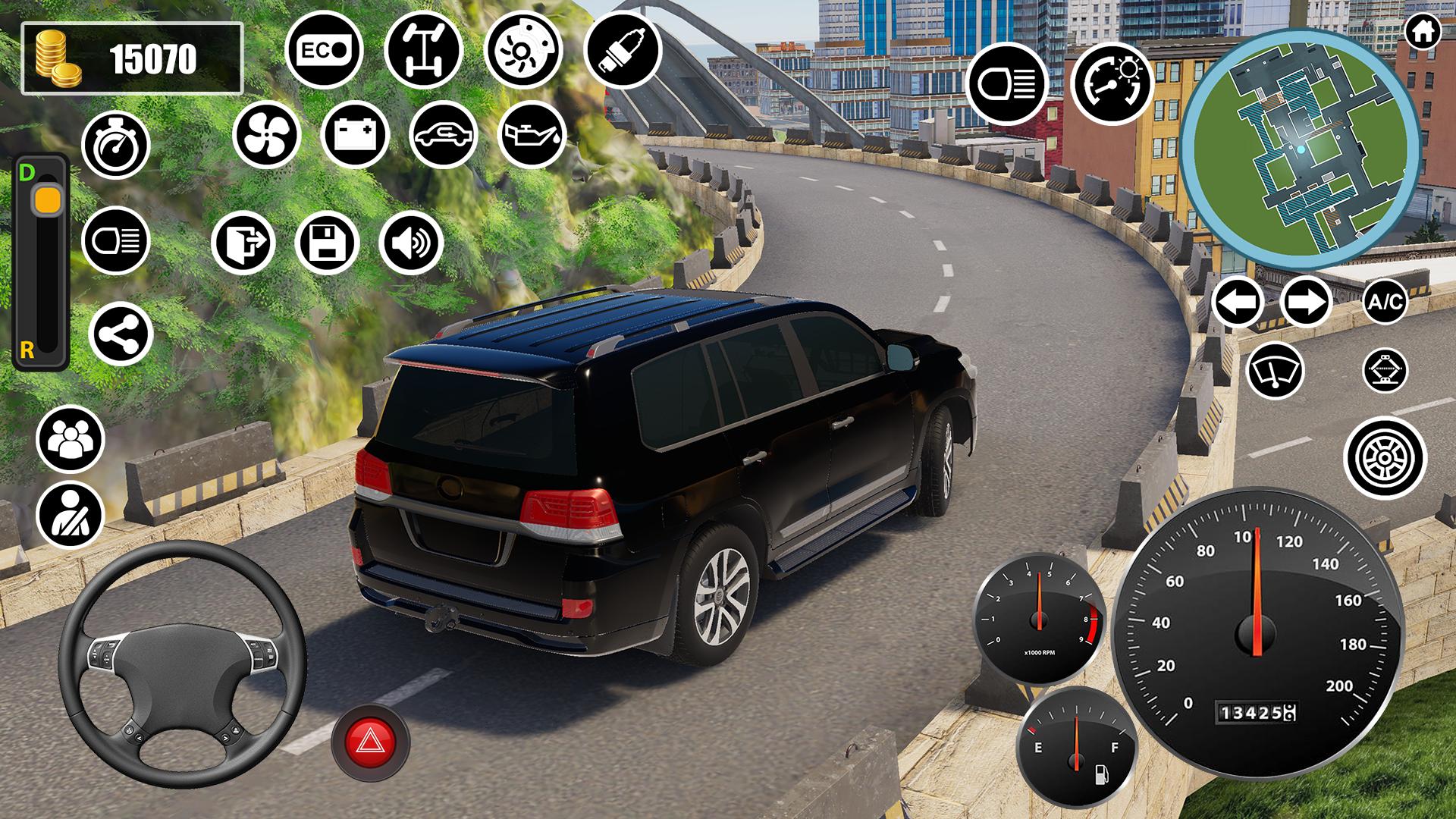Tap the battery icon
This screenshot has width=1456, height=819.
click(x=355, y=135)
